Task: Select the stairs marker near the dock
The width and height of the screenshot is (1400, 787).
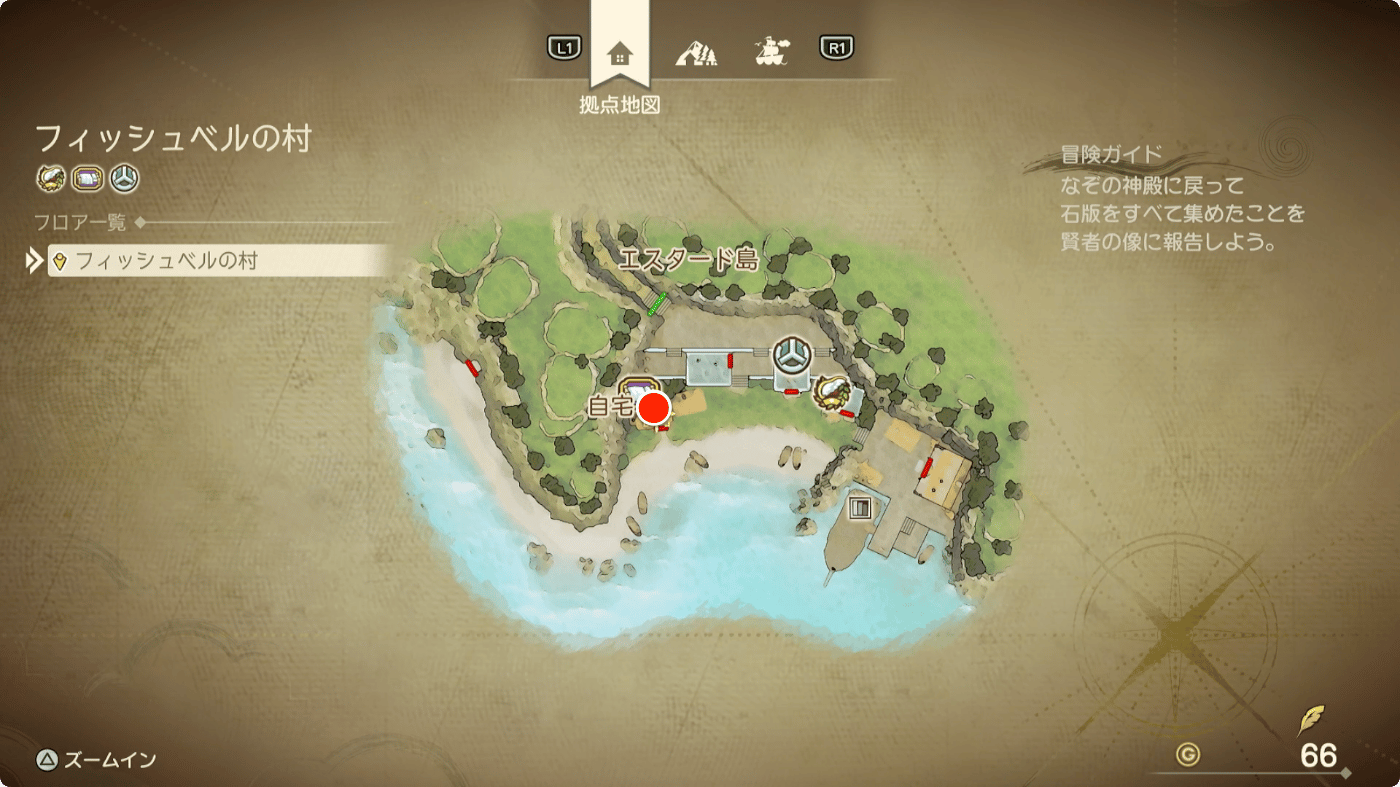Action: pos(858,508)
